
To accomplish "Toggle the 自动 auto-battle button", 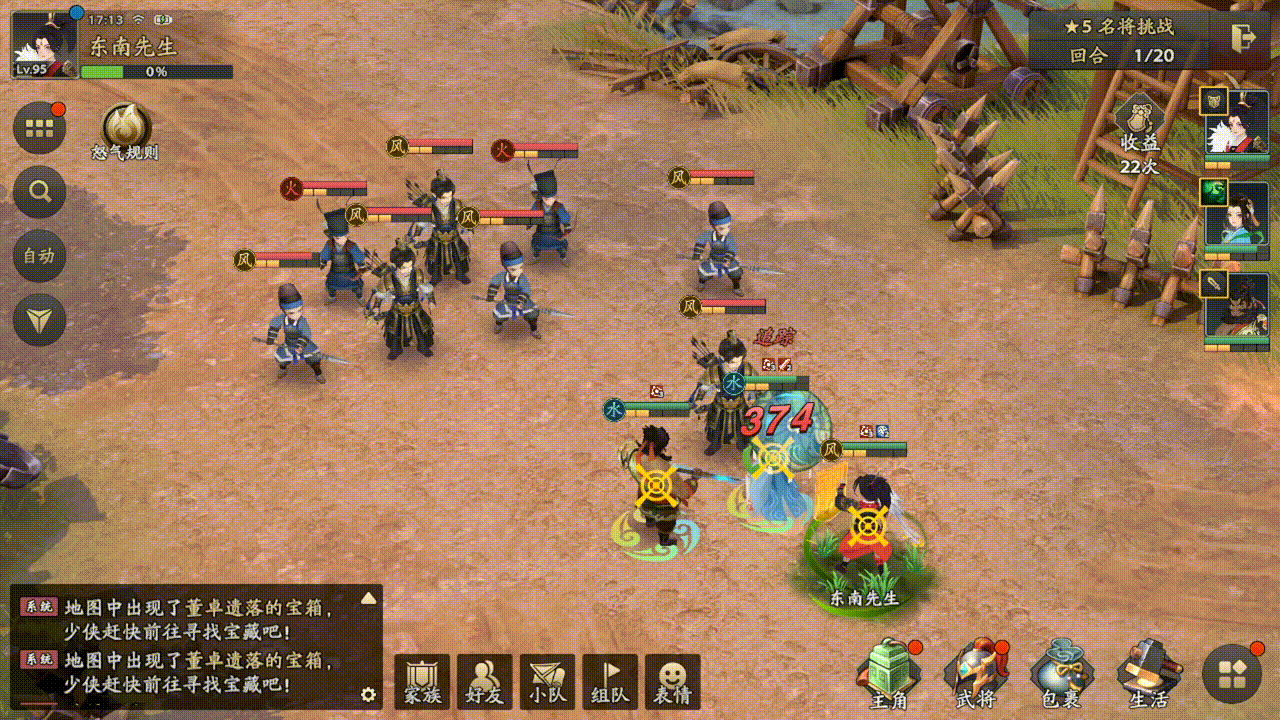I will 40,256.
